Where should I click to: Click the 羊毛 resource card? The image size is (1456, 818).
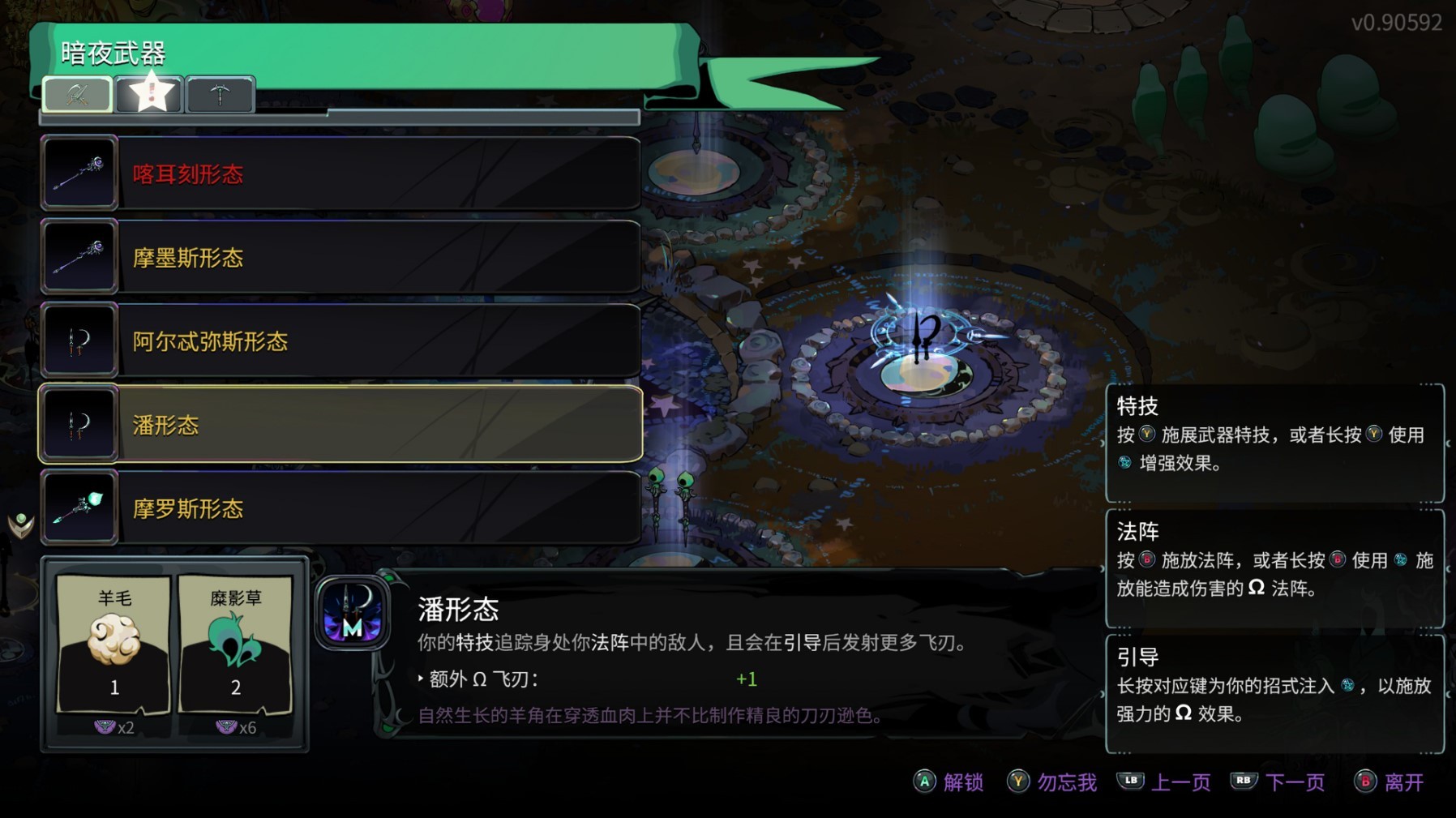(x=113, y=645)
